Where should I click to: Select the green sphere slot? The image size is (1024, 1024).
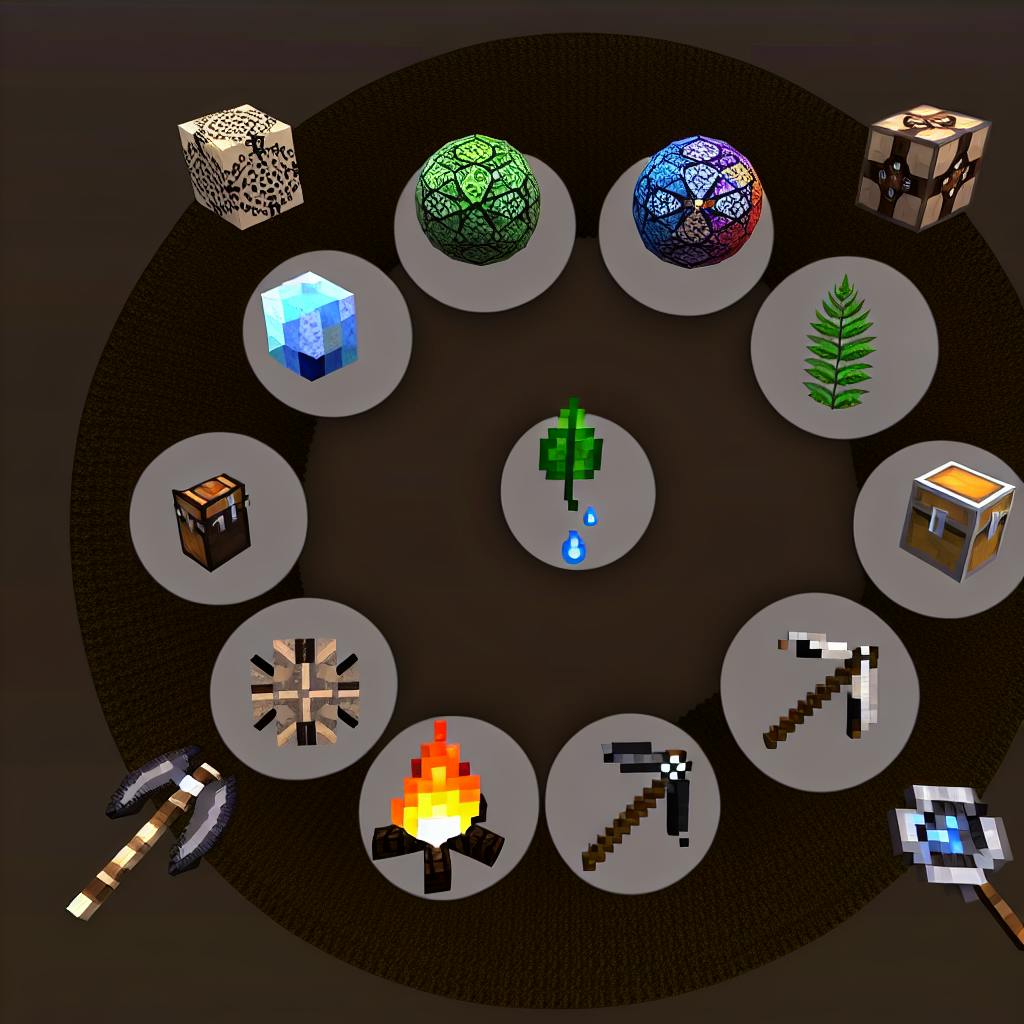pos(478,202)
